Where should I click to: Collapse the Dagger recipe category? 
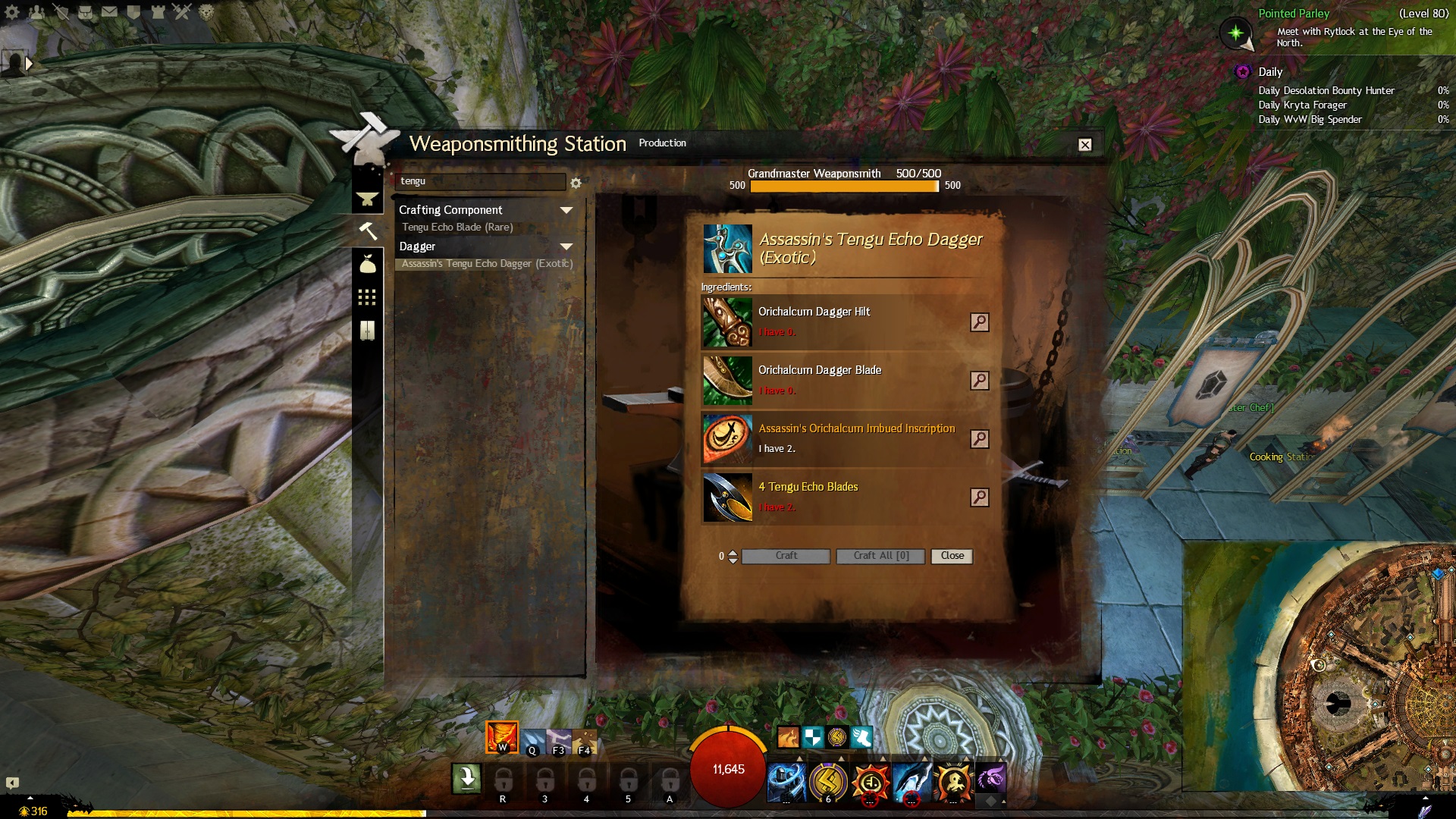click(566, 246)
